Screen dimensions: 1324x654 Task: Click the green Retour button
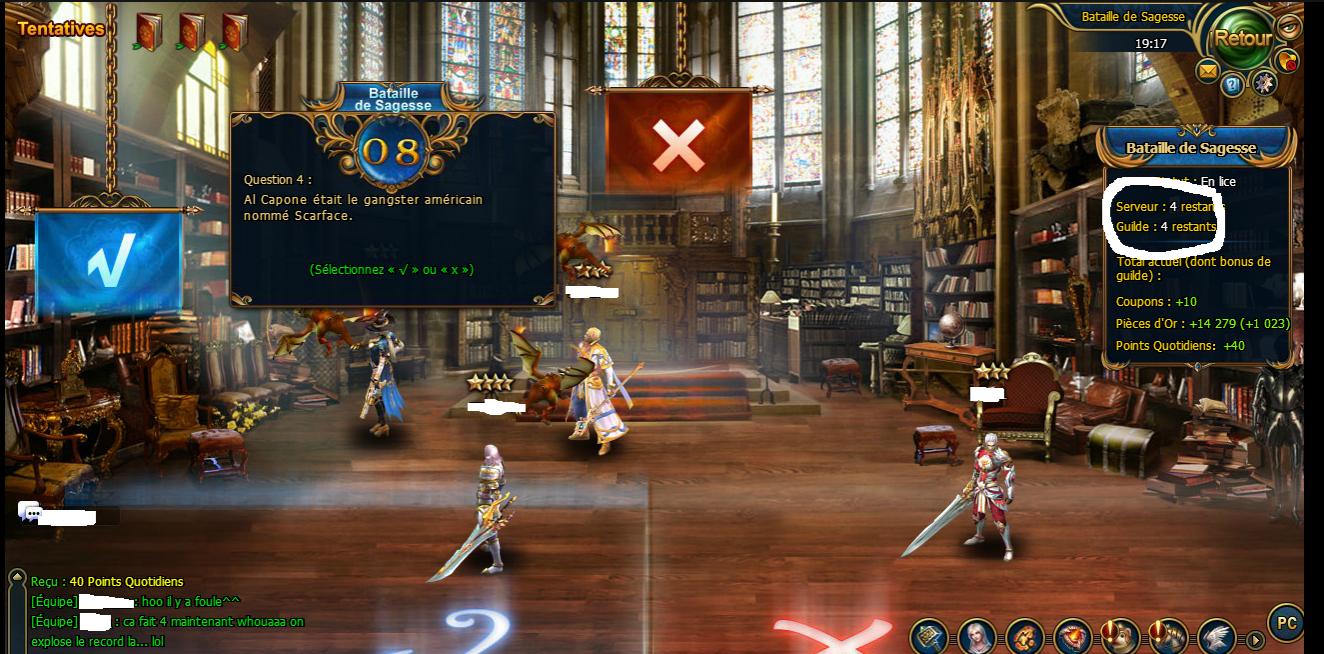coord(1241,39)
